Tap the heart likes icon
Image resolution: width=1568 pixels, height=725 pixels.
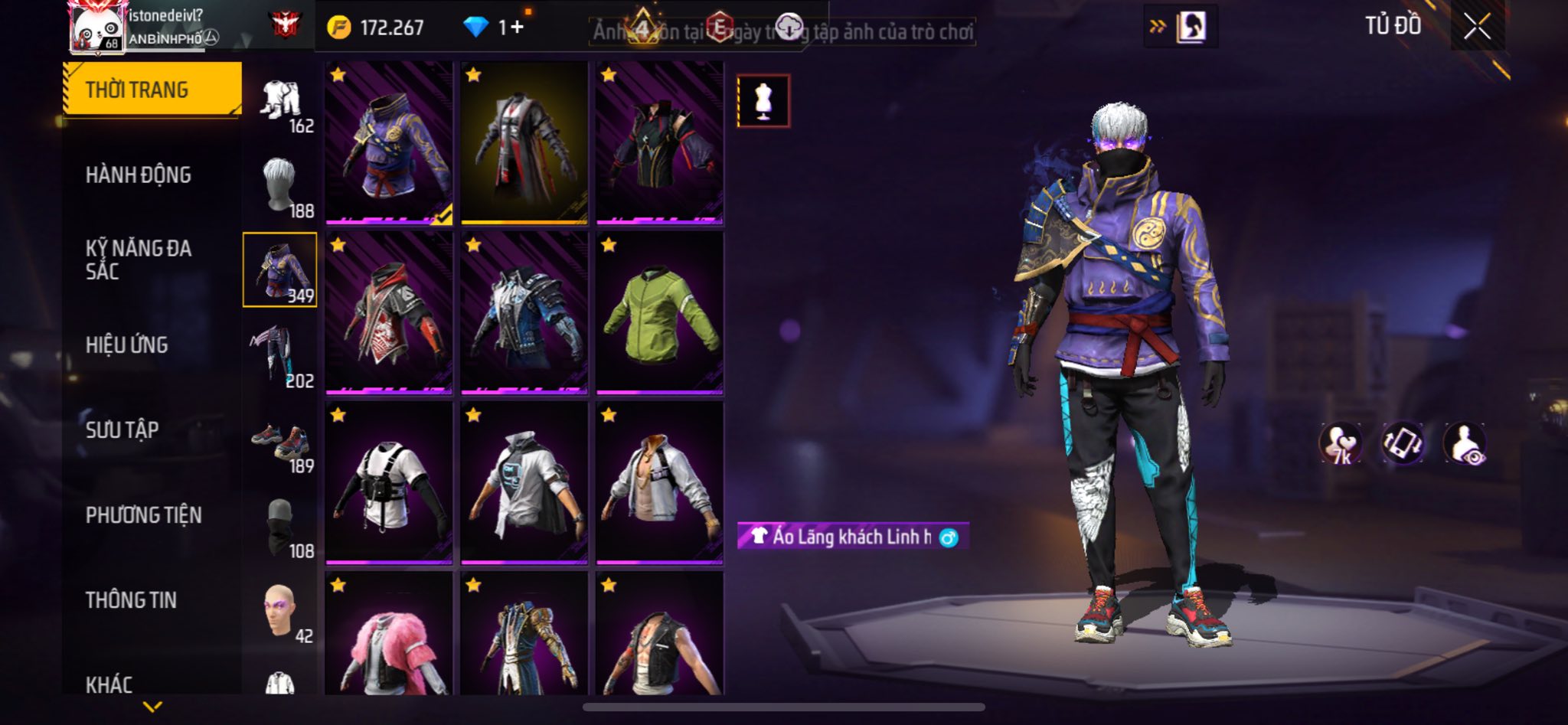1340,443
